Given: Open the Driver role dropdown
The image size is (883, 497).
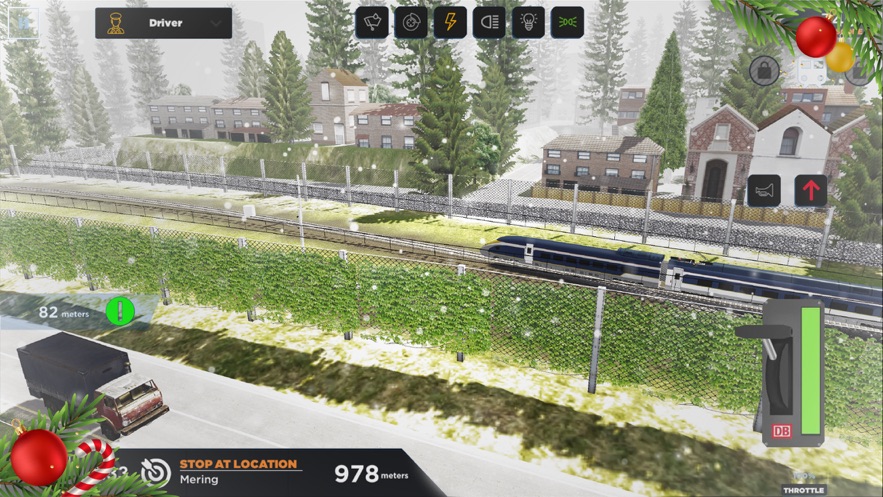Looking at the screenshot, I should tap(163, 22).
